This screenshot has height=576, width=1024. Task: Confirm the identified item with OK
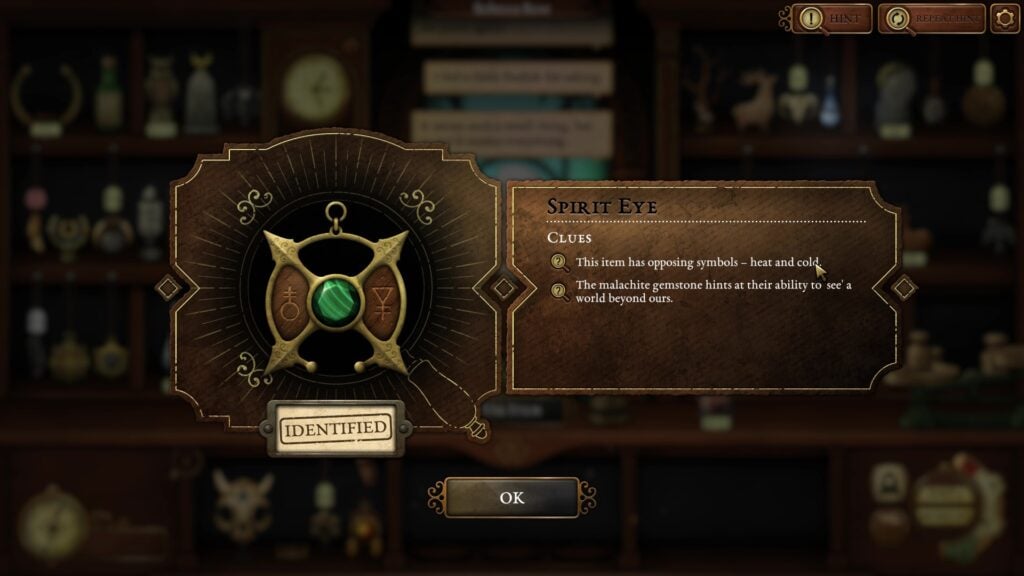coord(511,498)
